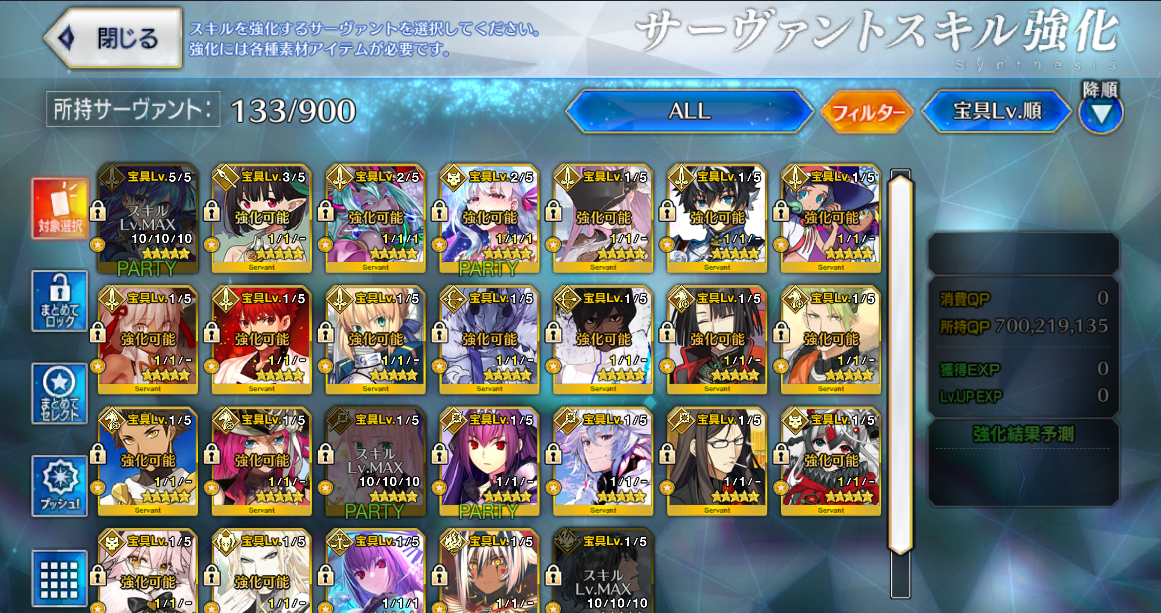
Task: Select the glasses-wearing Zhuge Liang card
Action: point(718,462)
